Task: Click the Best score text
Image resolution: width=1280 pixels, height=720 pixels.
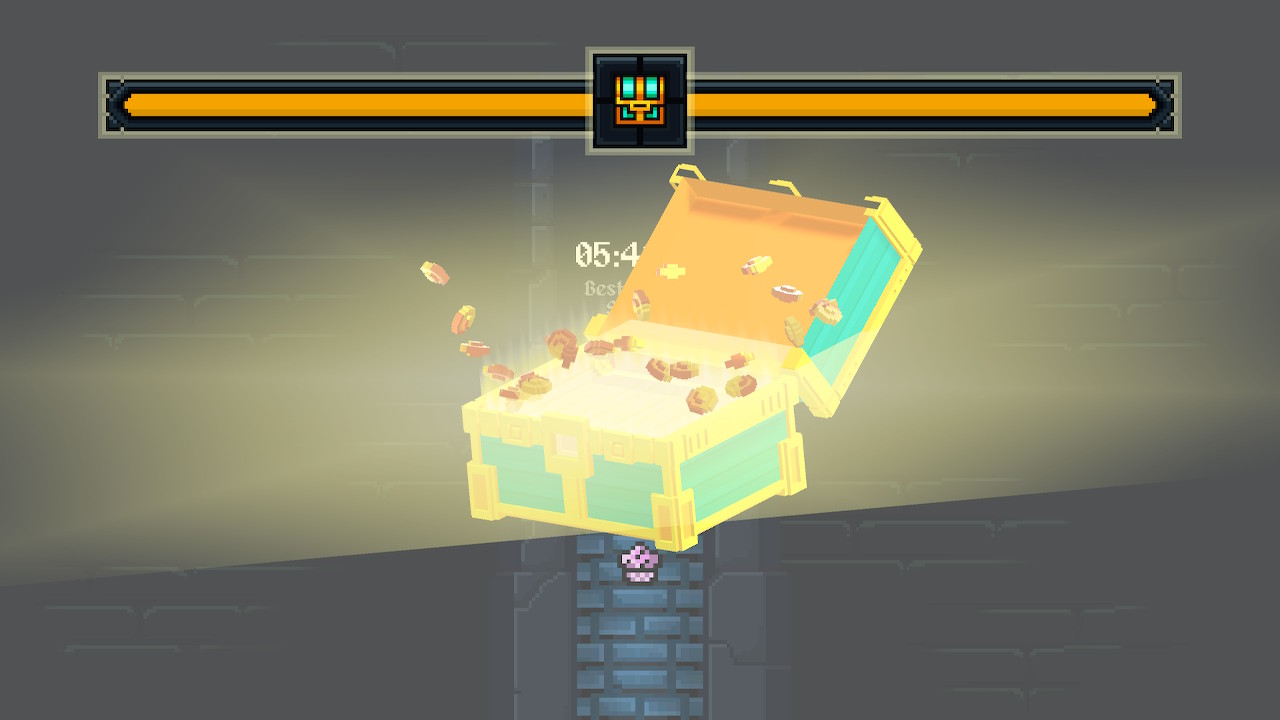Action: [x=605, y=290]
